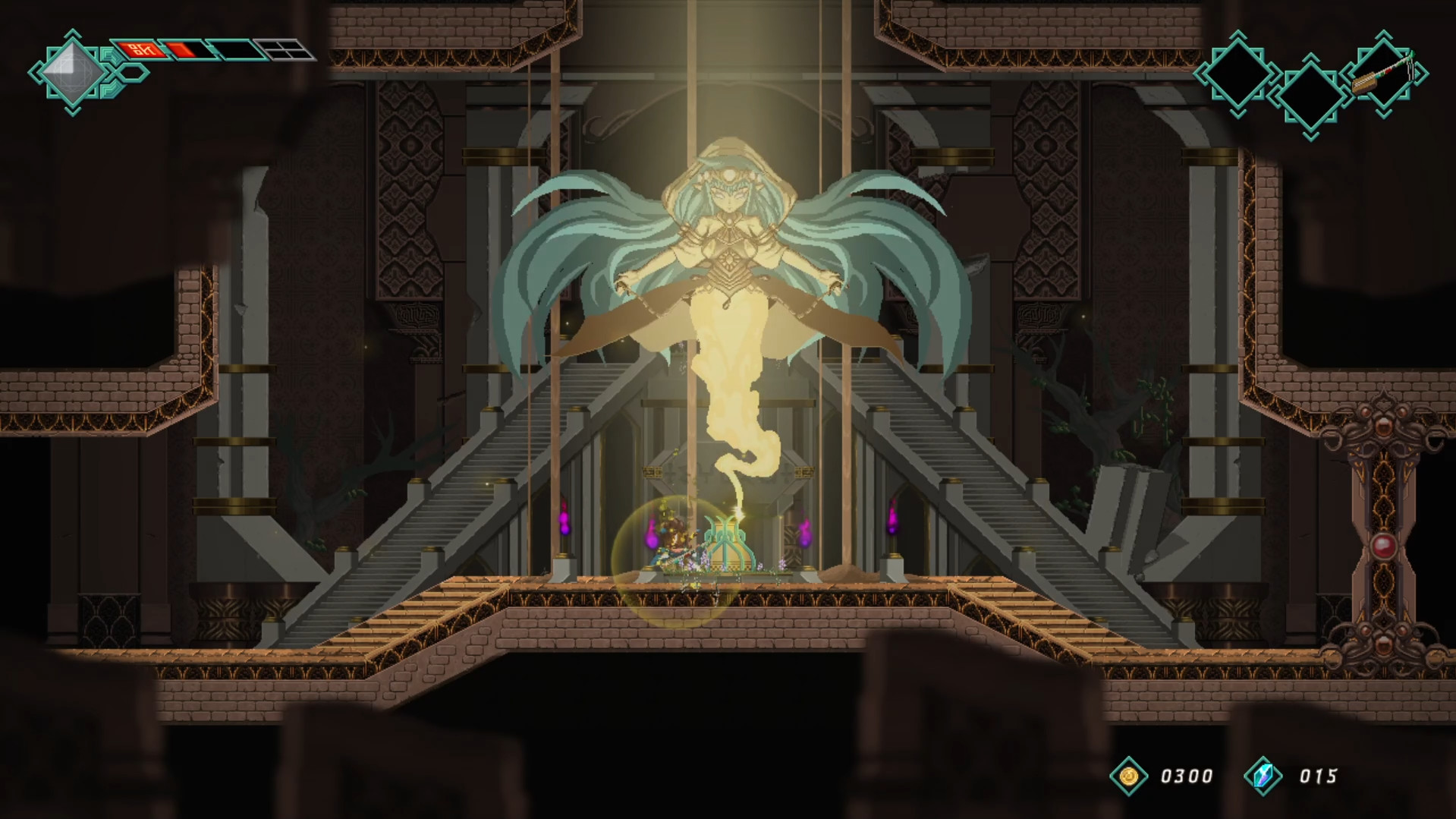Click the partially filled red stamina gauge
The height and width of the screenshot is (819, 1456).
(185, 50)
